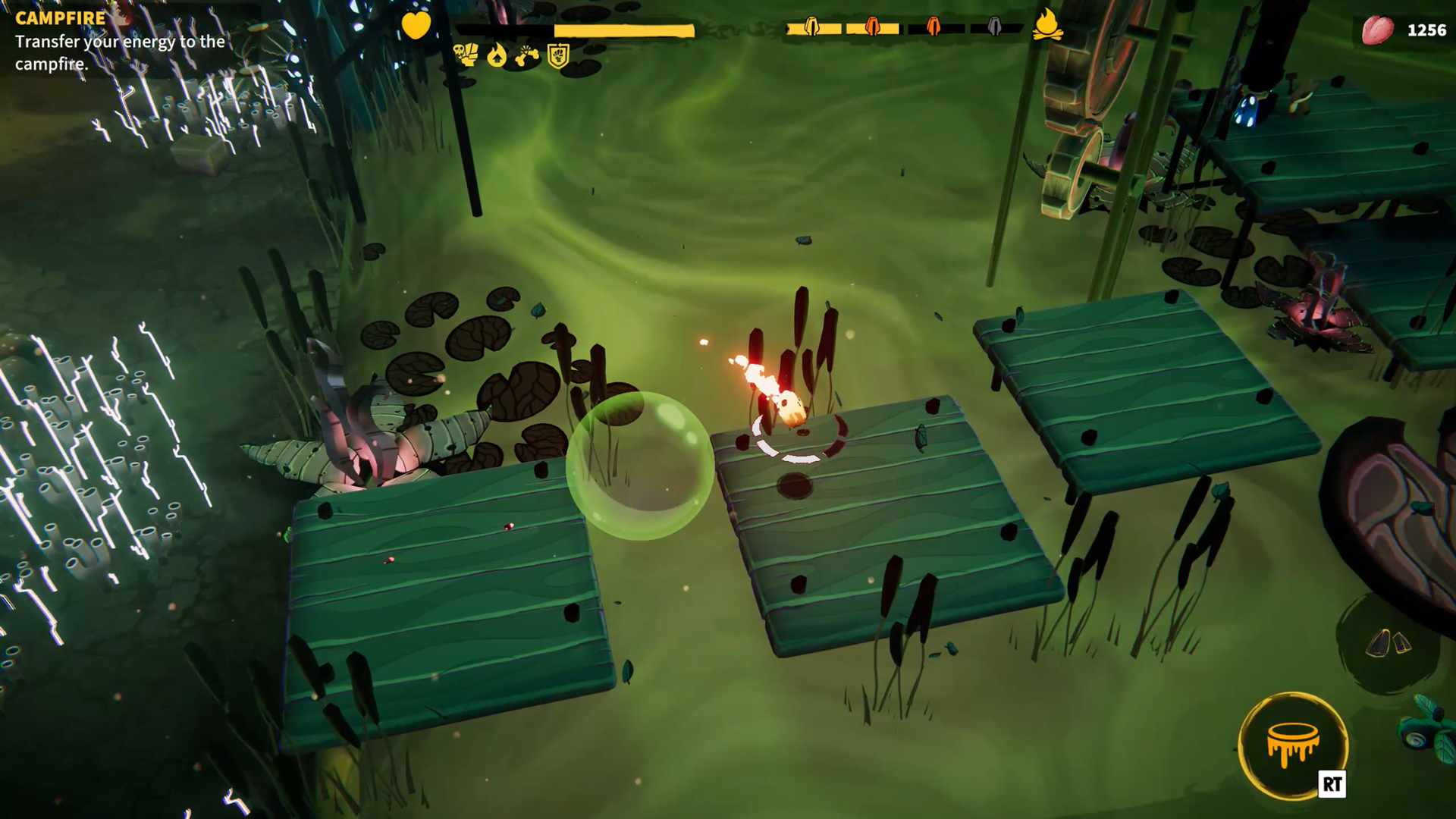Select the yellow heart health icon

point(416,24)
